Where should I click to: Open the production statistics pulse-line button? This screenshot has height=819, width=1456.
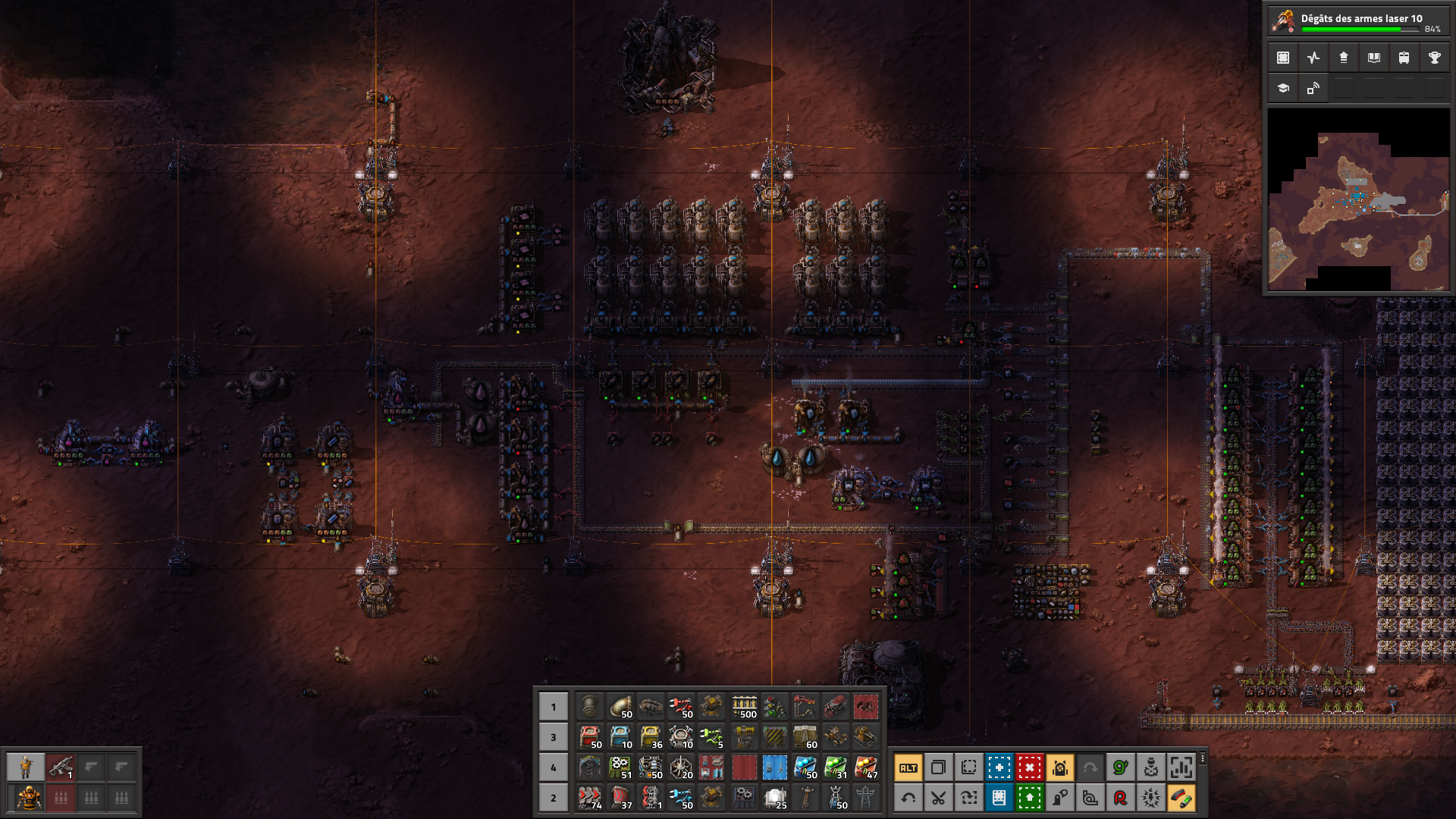pos(1313,58)
